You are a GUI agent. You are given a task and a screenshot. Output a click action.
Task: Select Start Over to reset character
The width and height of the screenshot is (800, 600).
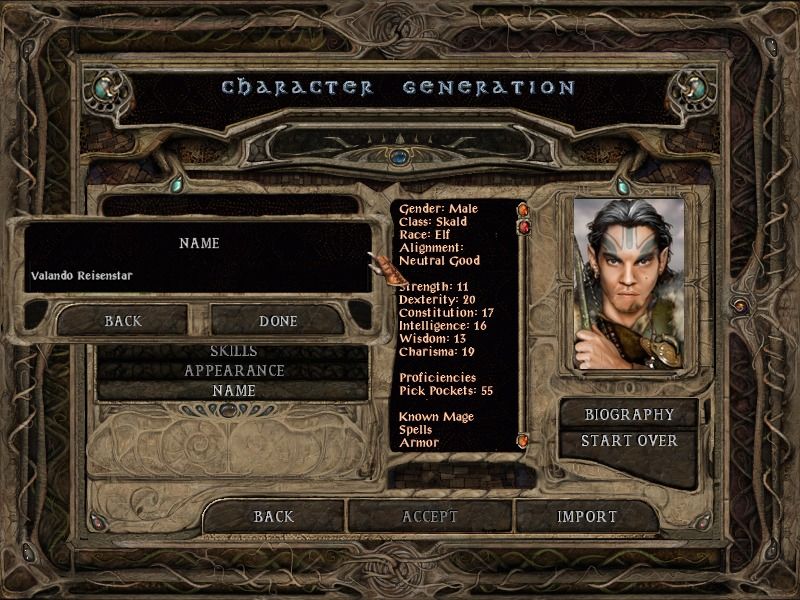coord(629,441)
